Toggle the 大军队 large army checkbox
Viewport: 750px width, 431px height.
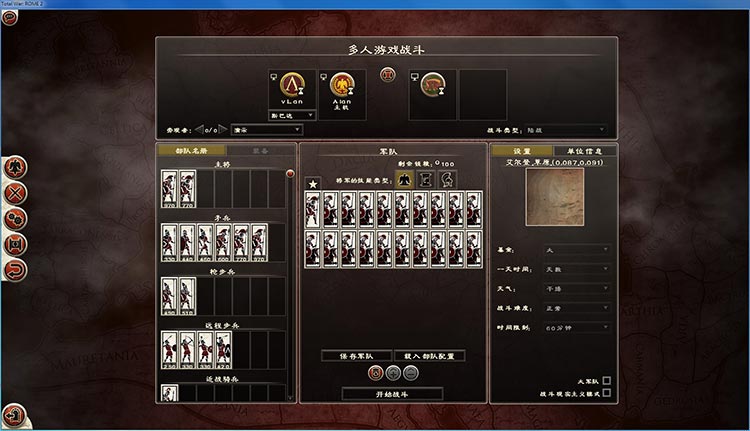pyautogui.click(x=606, y=381)
